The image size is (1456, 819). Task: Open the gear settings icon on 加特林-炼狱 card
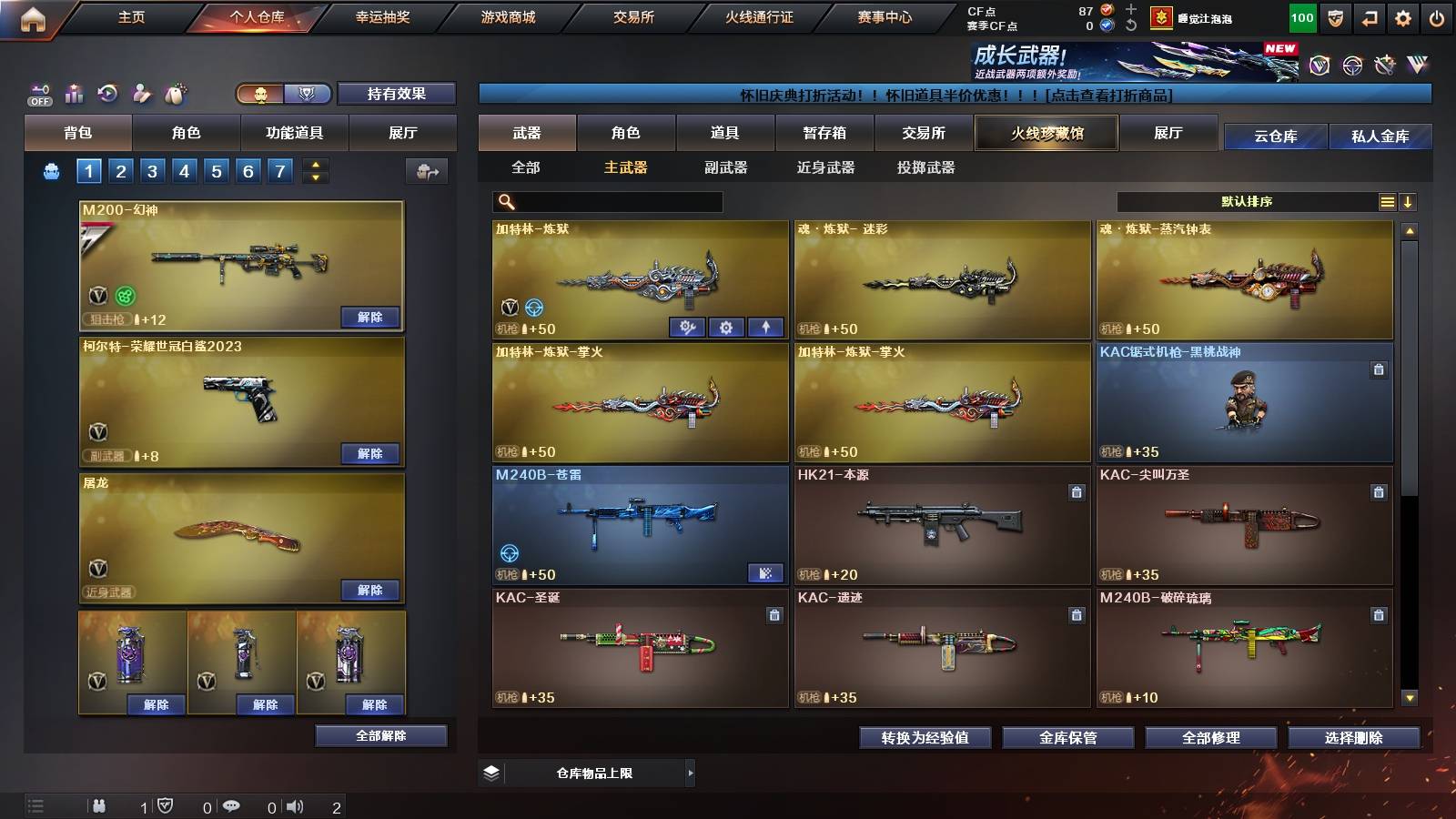coord(725,326)
